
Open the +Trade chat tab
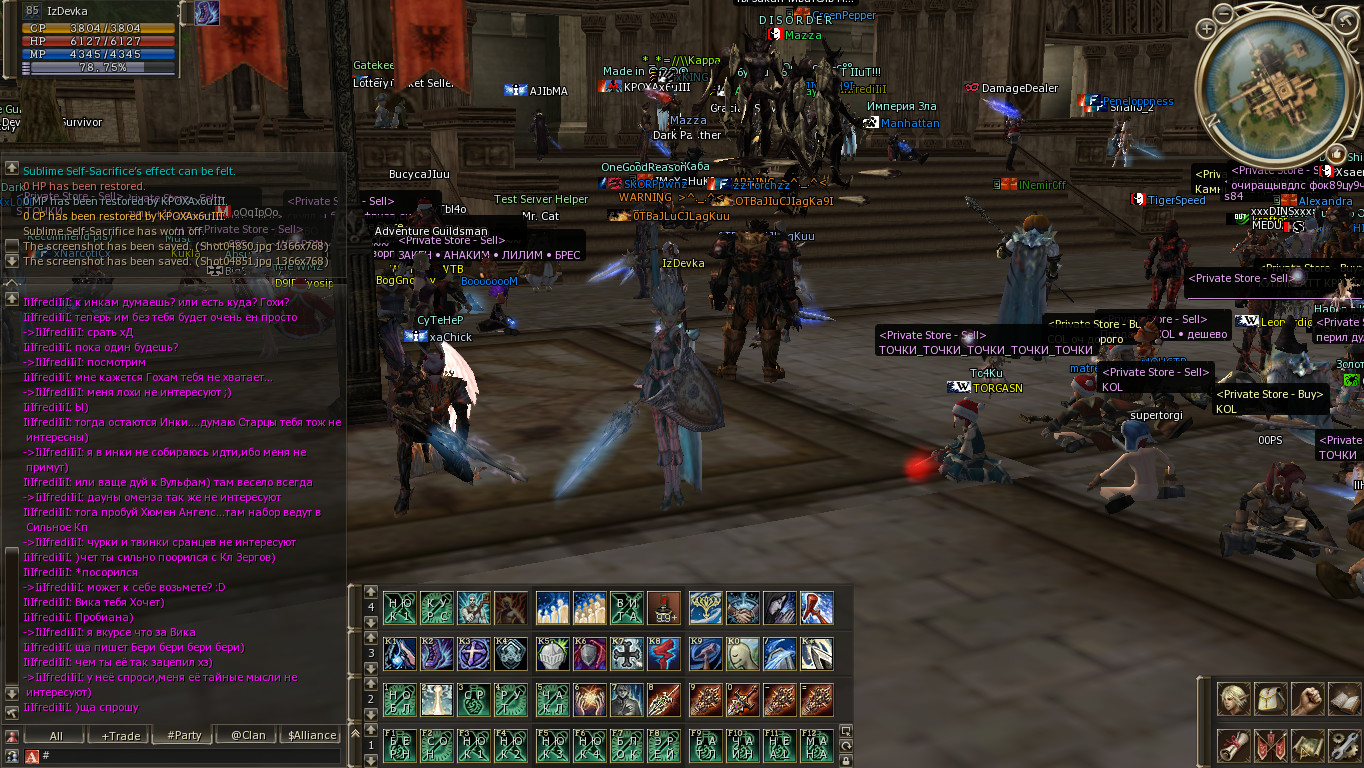pos(121,735)
